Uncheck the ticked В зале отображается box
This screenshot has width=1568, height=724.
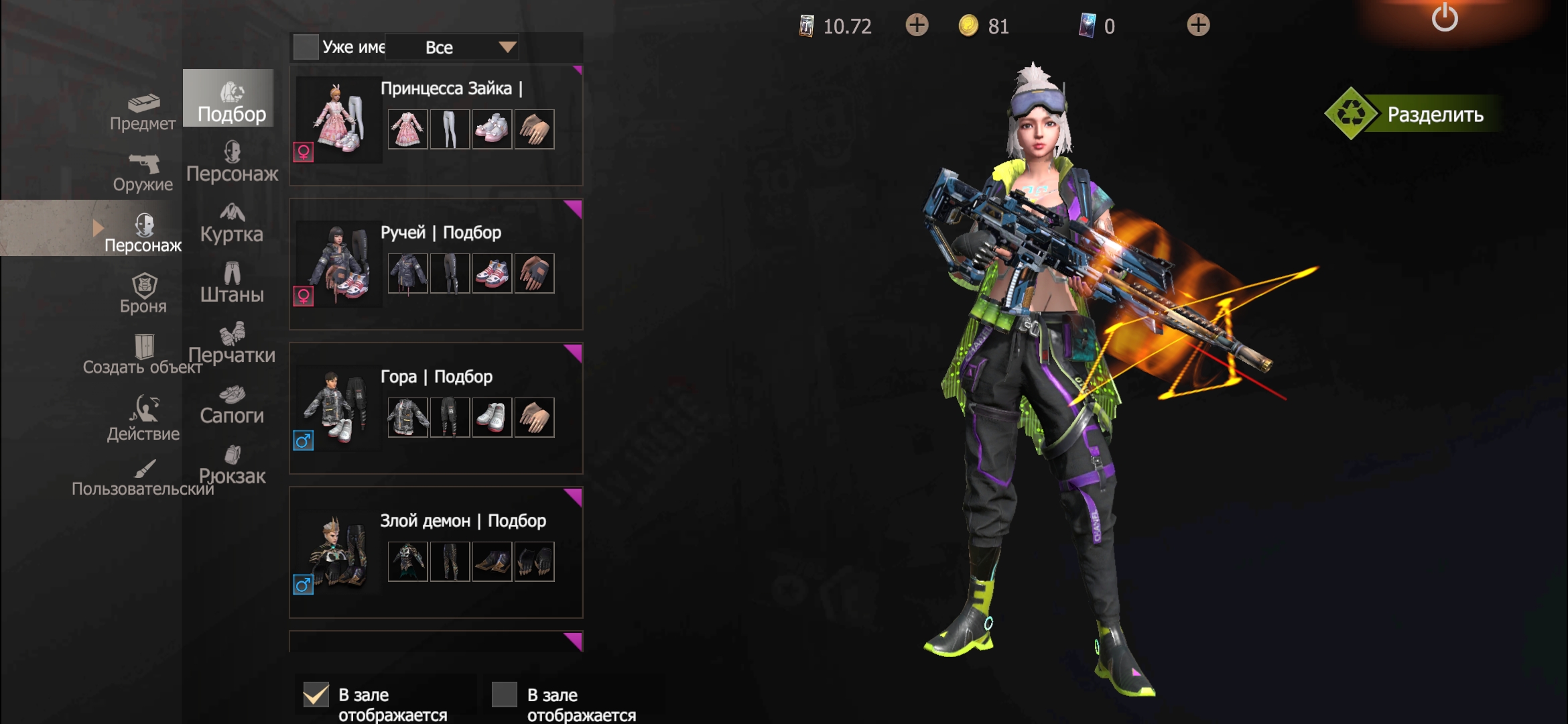pyautogui.click(x=316, y=695)
